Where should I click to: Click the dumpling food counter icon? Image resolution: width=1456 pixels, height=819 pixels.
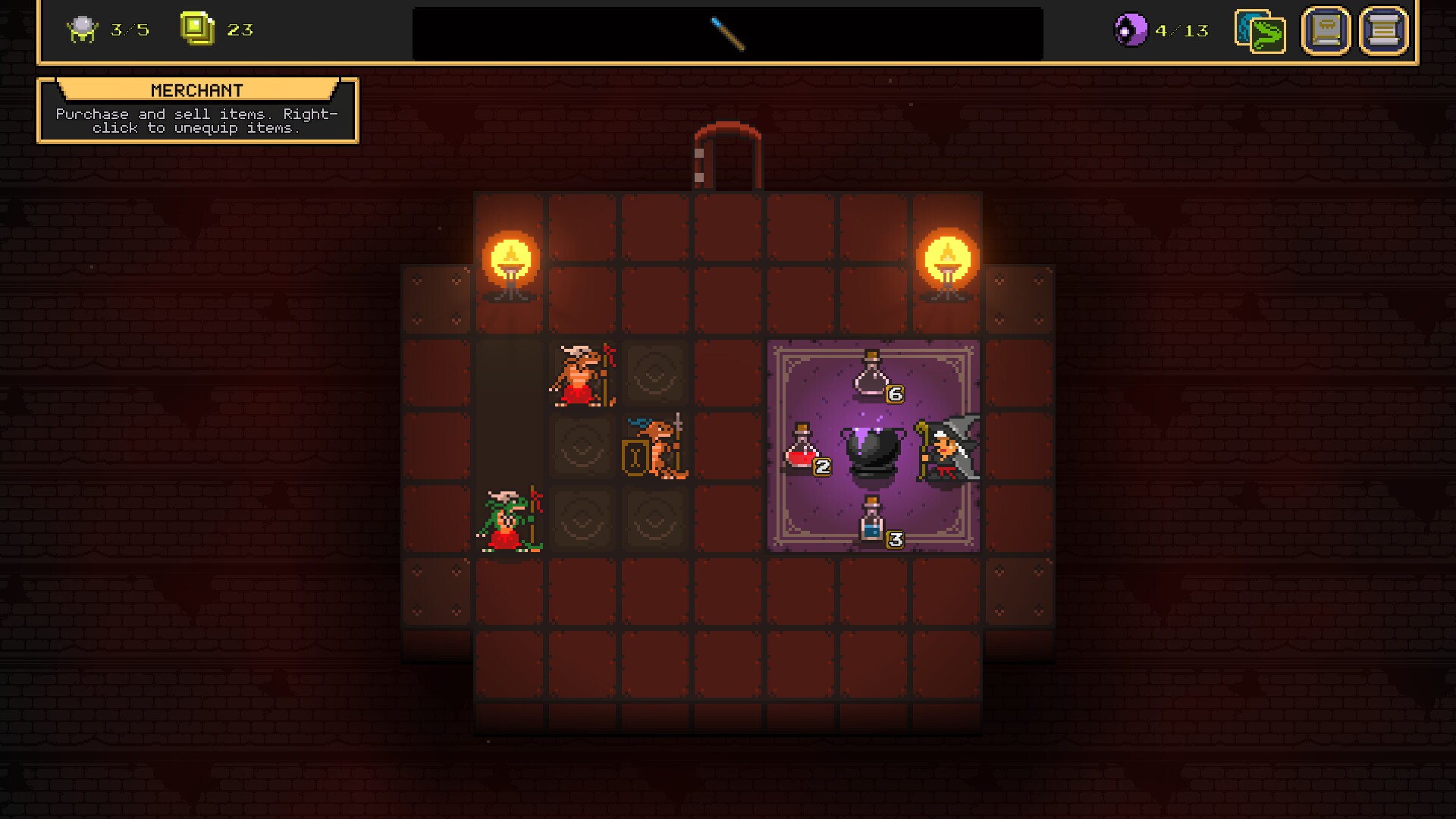83,29
